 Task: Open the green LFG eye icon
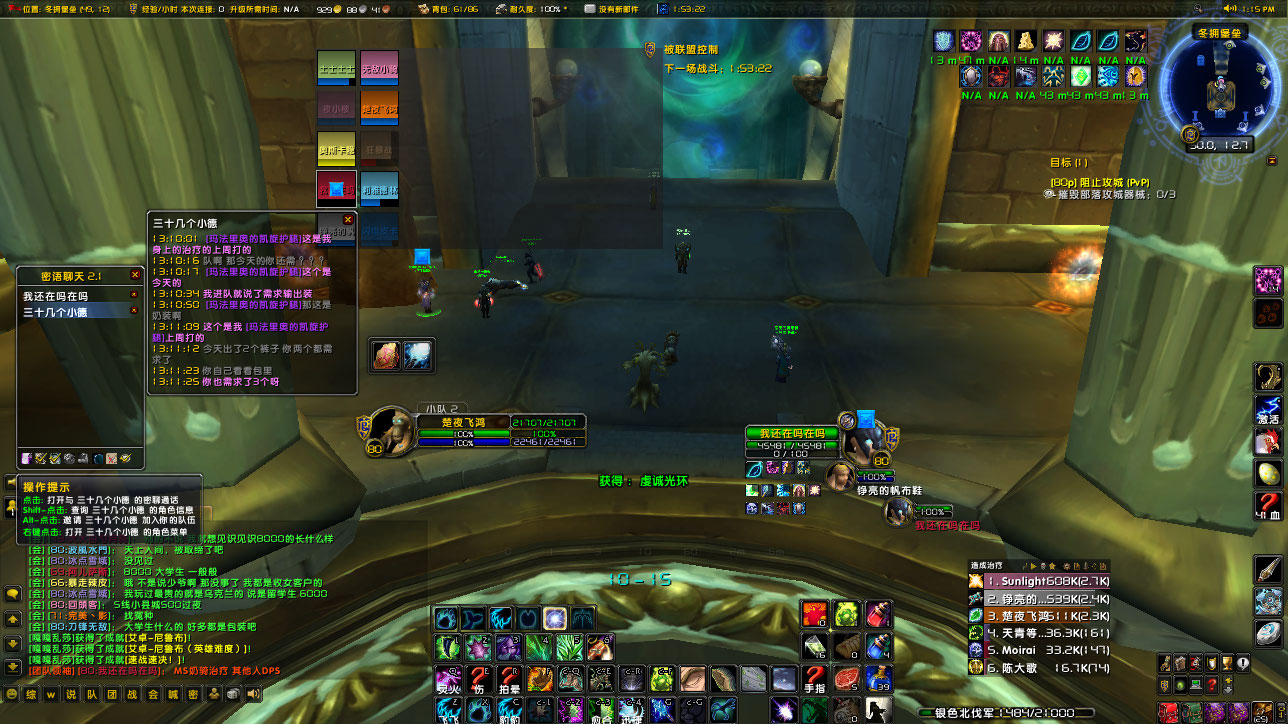1181,684
